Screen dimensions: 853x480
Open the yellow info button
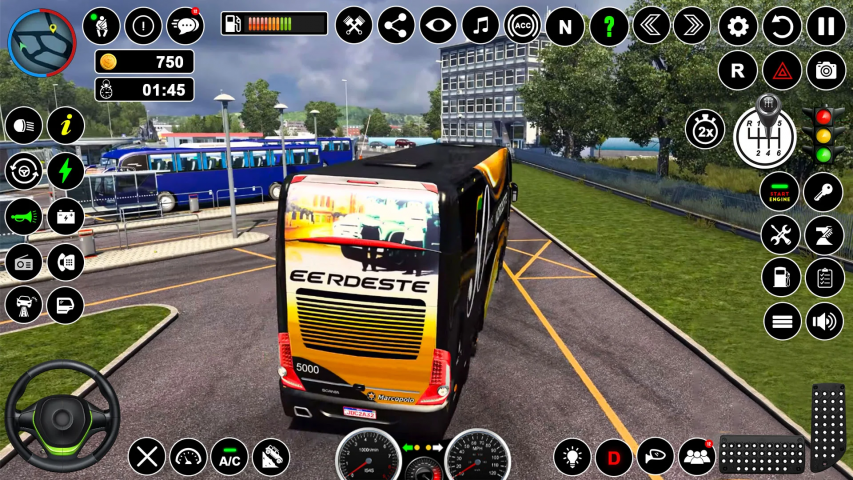66,126
